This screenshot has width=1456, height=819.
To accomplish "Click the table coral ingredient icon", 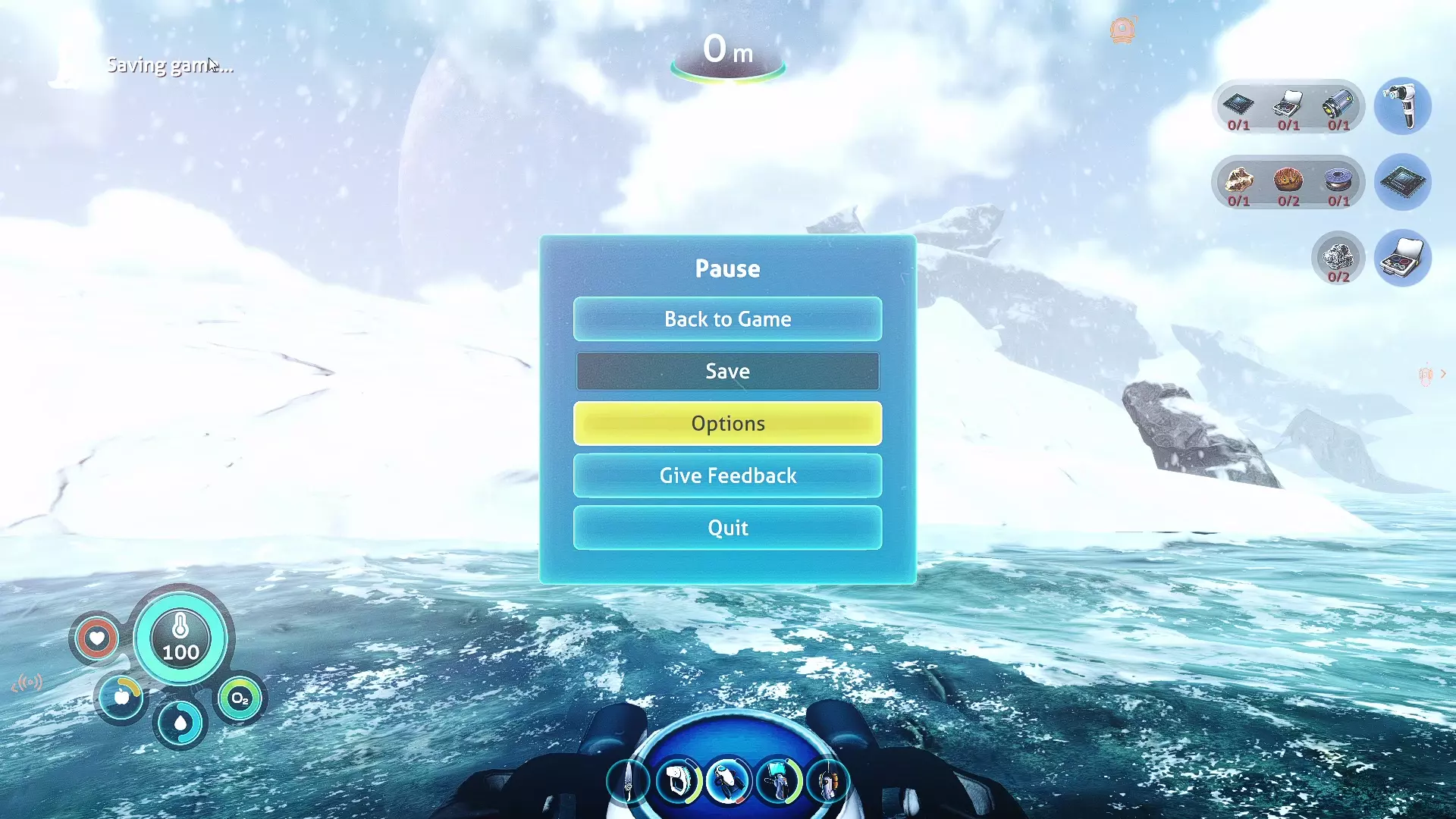I will coord(1288,180).
